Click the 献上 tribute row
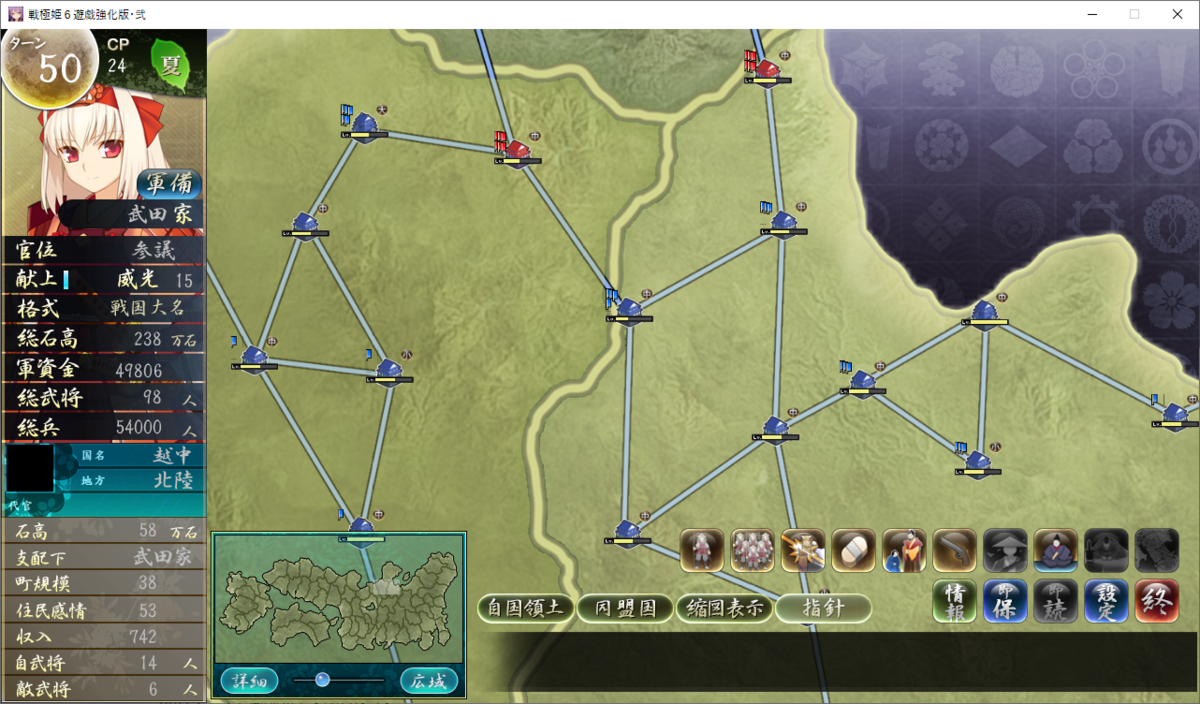 pos(104,280)
